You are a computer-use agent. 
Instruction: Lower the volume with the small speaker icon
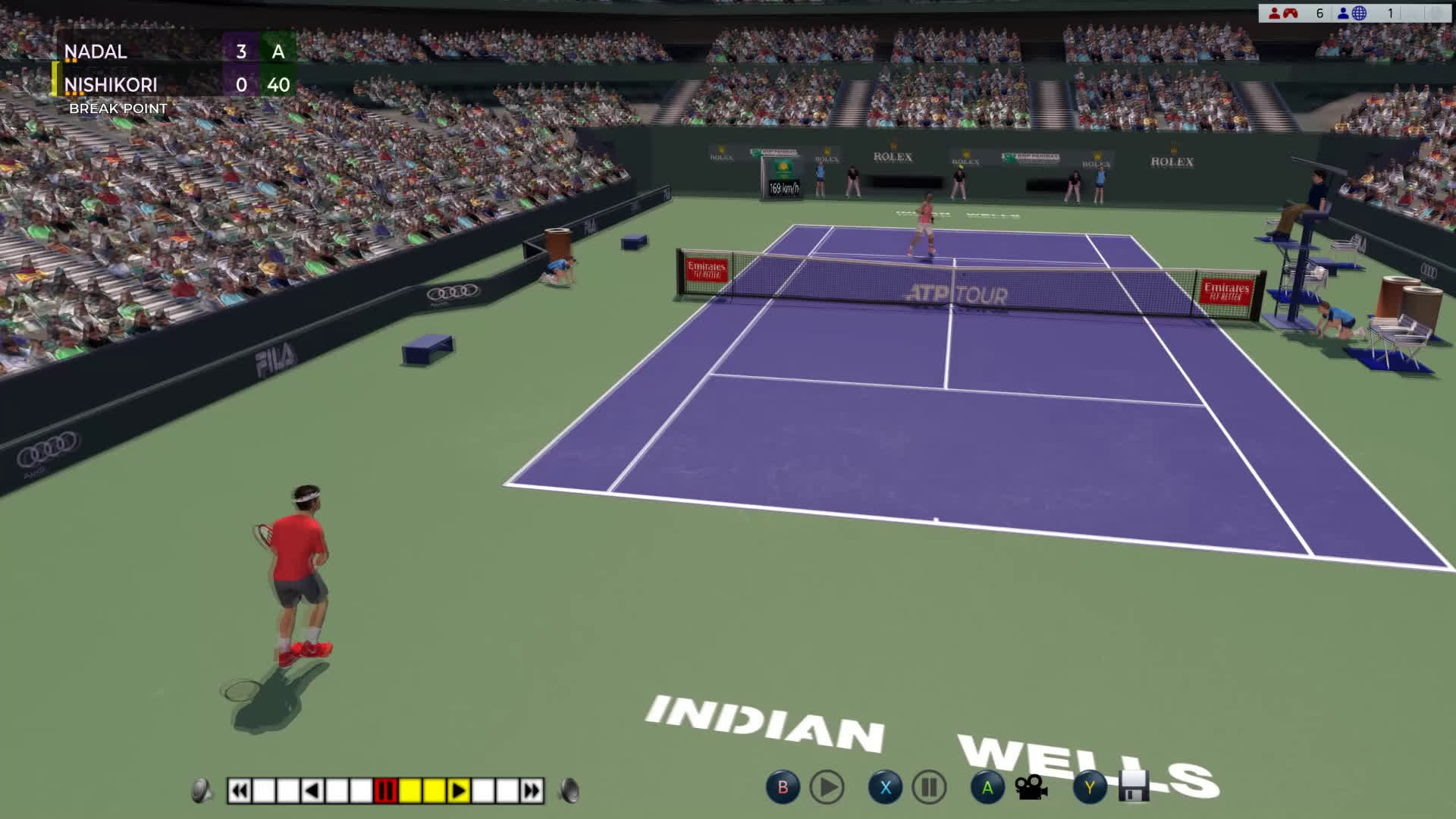pos(201,791)
